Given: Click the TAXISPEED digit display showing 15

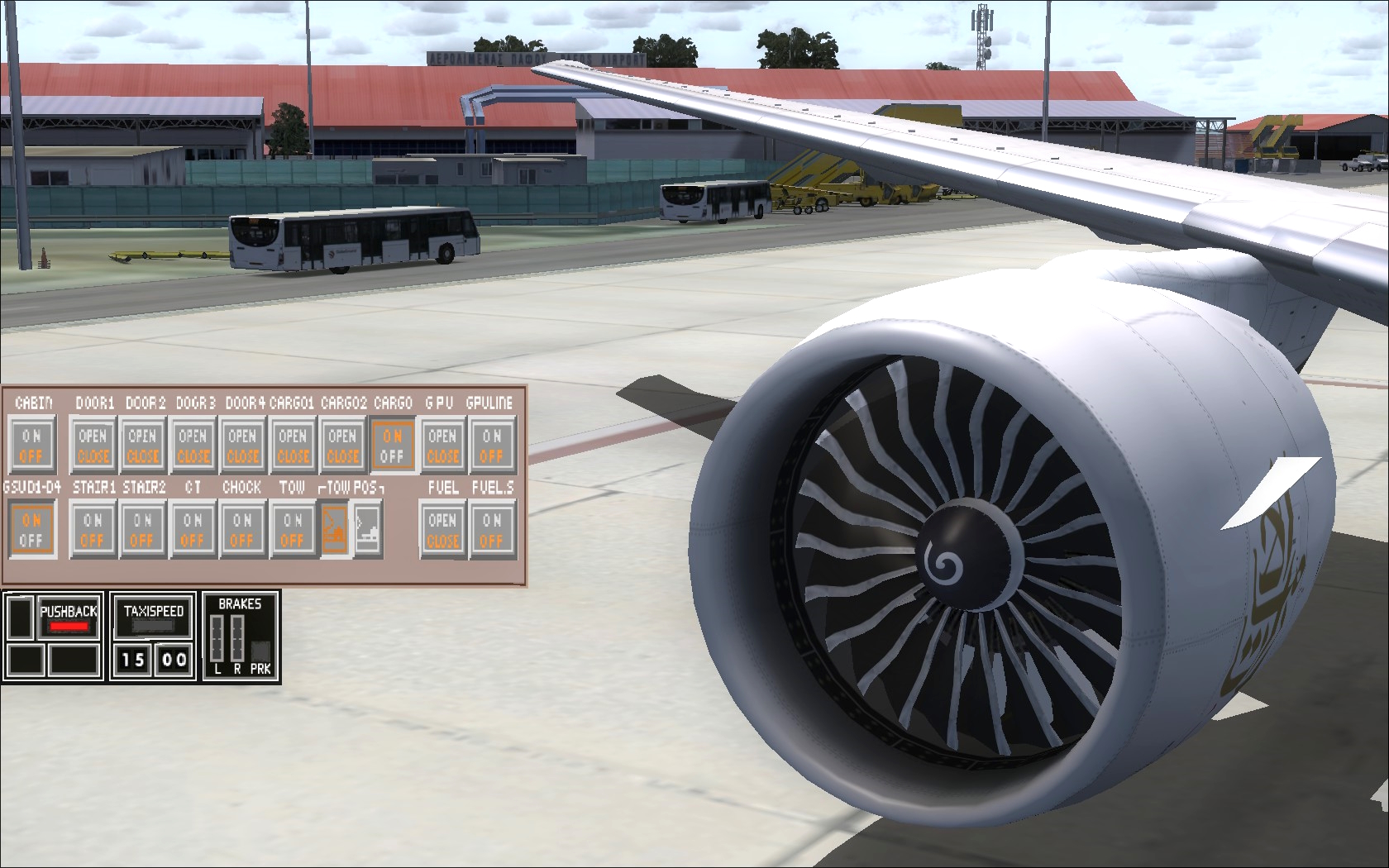Looking at the screenshot, I should pos(132,659).
